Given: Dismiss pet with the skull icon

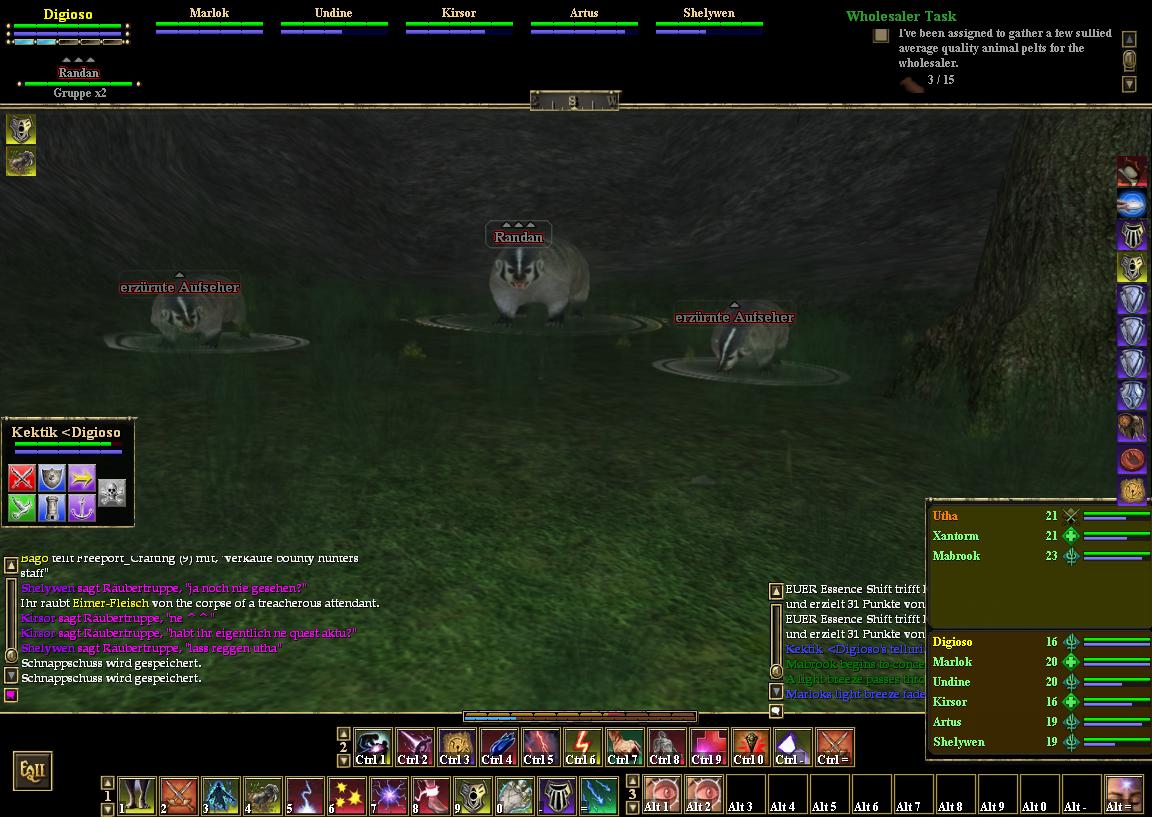Looking at the screenshot, I should [112, 491].
